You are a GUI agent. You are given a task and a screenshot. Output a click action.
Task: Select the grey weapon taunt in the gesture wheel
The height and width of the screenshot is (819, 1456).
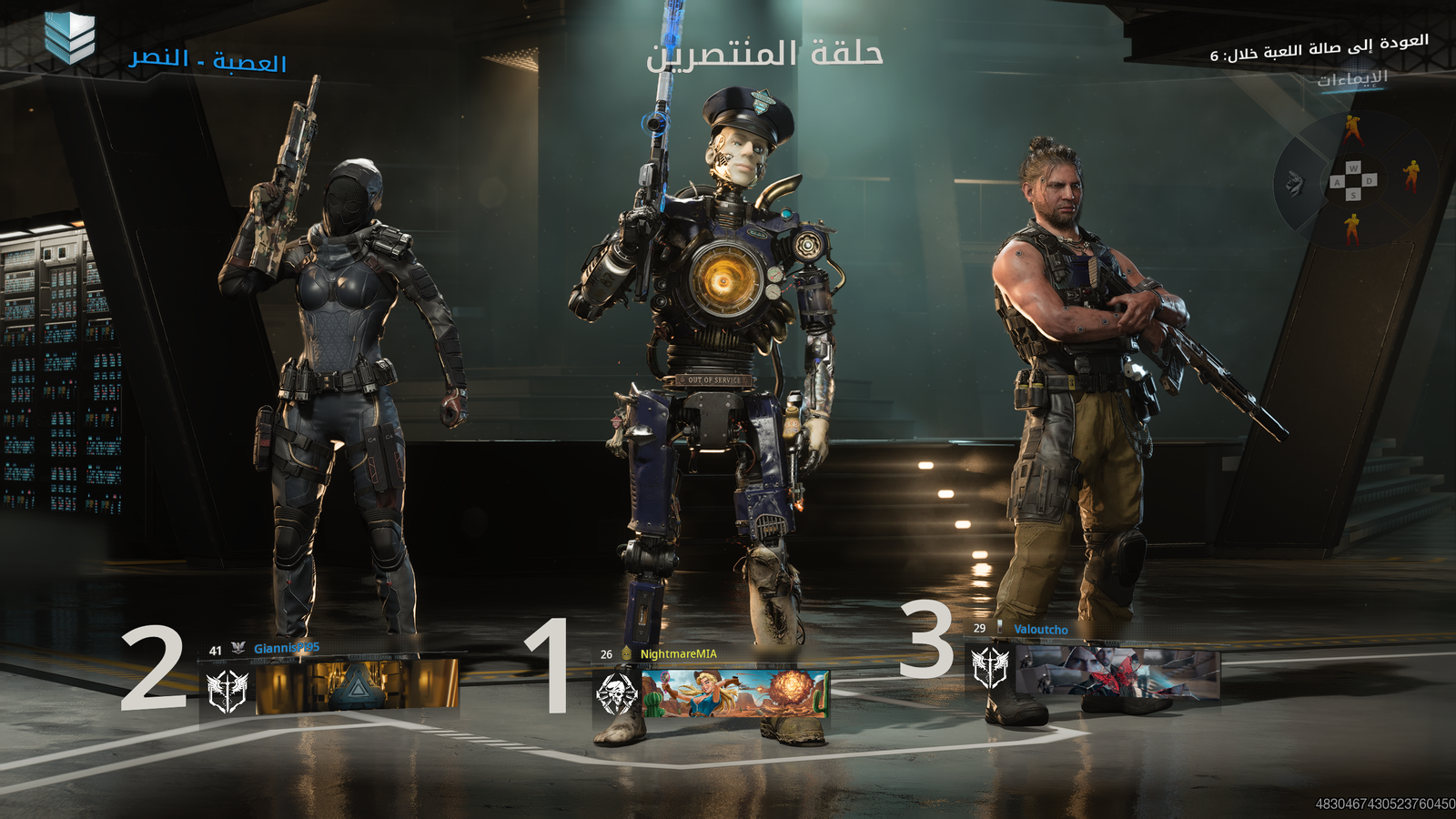click(1294, 184)
